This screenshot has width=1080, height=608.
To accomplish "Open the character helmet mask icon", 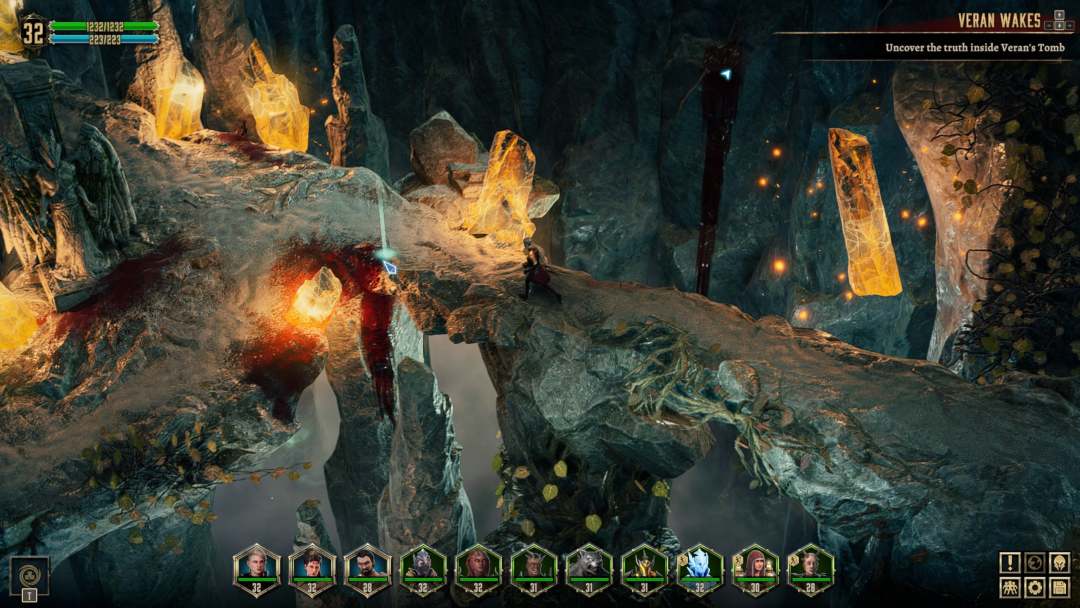I will click(x=1059, y=563).
